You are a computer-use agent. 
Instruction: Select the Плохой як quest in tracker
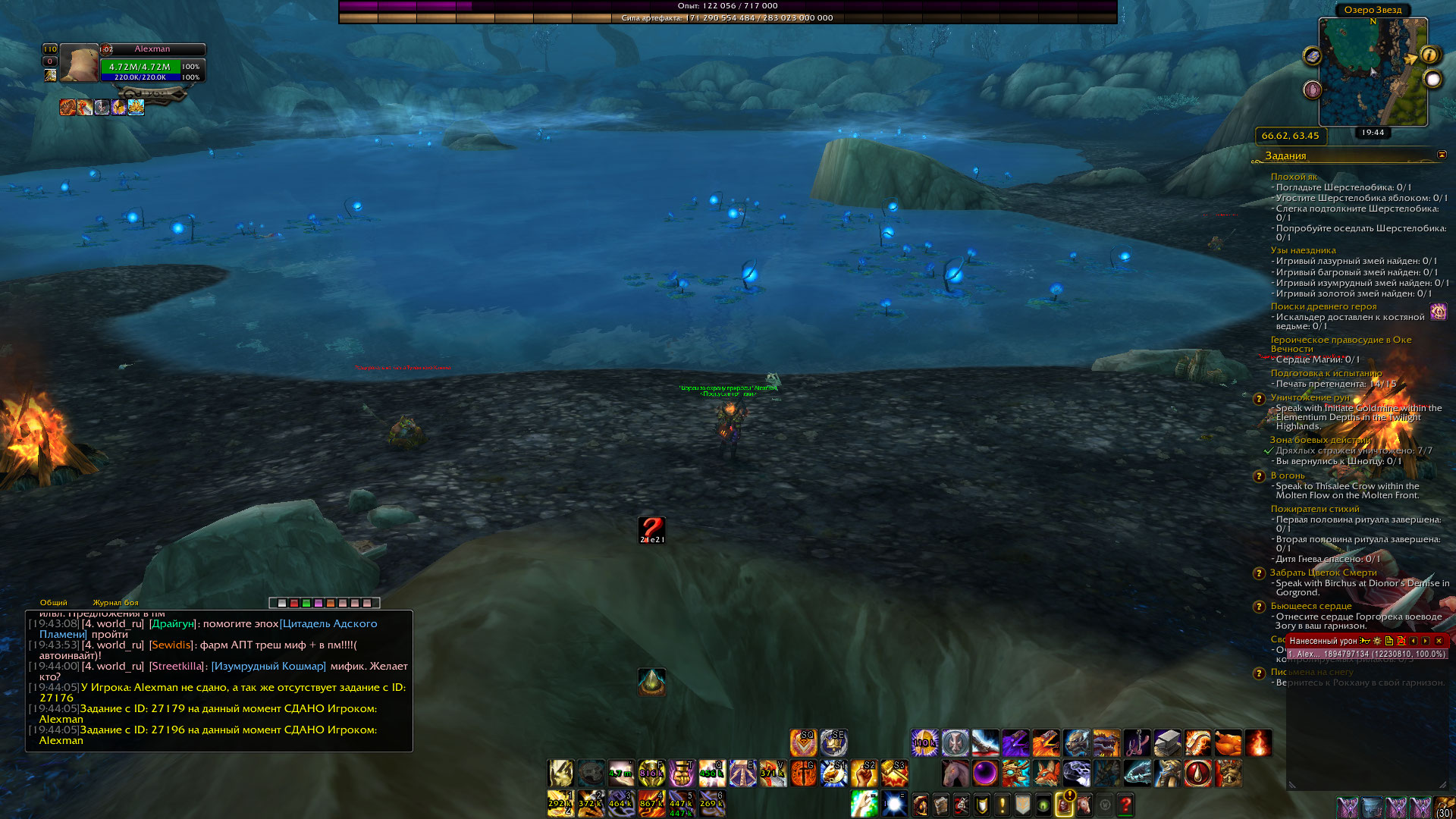click(1294, 177)
